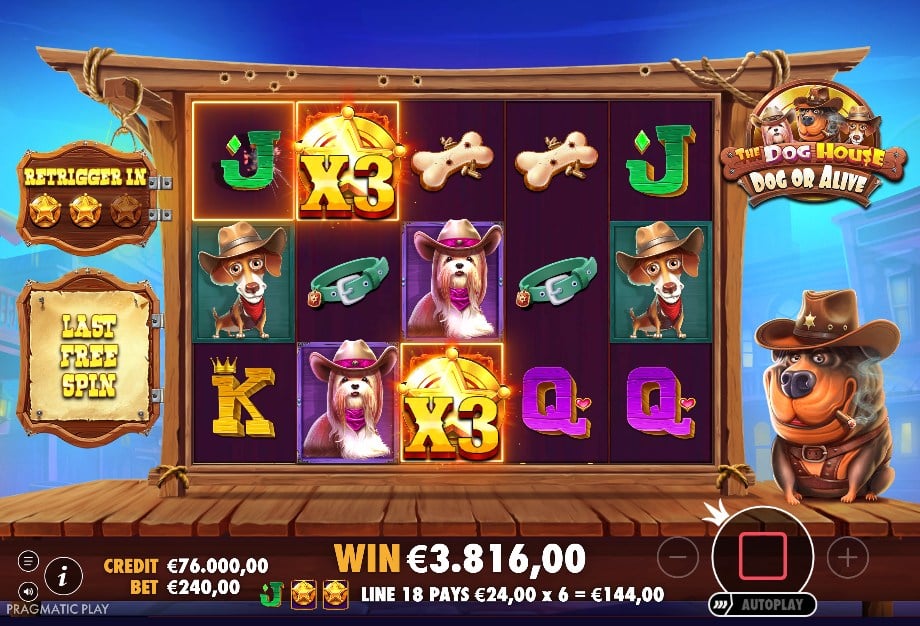This screenshot has width=920, height=626.
Task: Stop the spin with the red square button
Action: click(x=762, y=556)
